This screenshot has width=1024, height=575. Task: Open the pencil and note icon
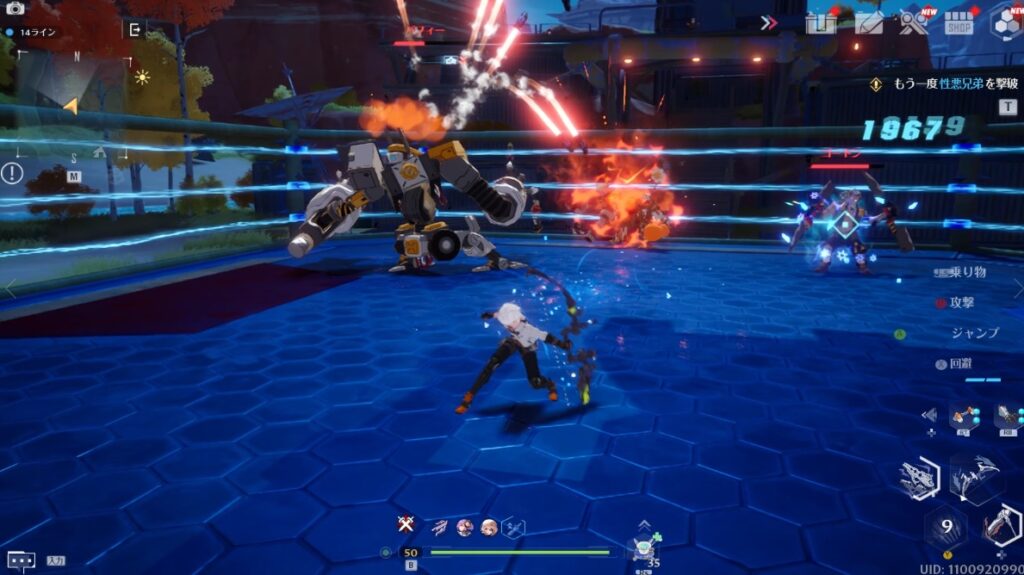point(869,23)
